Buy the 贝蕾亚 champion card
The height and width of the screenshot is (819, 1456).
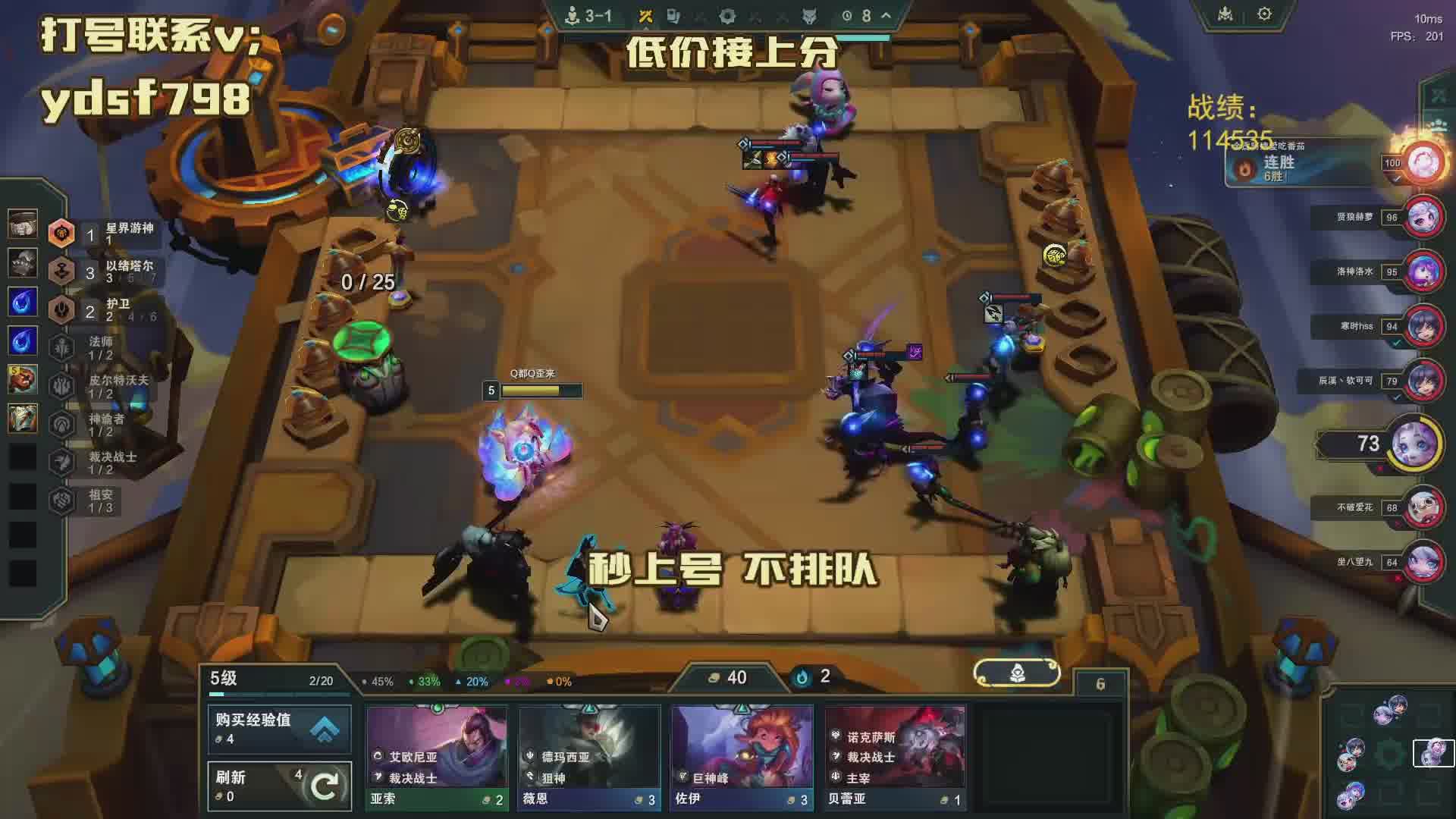[x=895, y=757]
